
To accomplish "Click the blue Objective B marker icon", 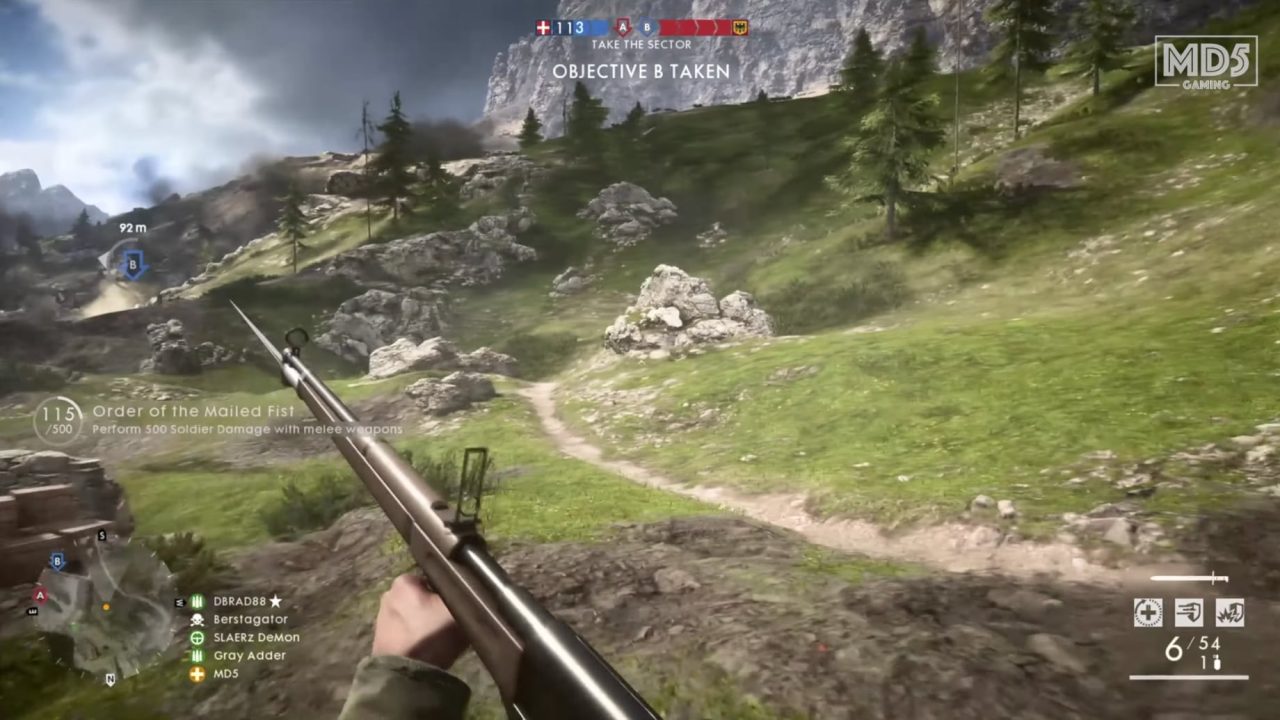I will click(x=647, y=27).
